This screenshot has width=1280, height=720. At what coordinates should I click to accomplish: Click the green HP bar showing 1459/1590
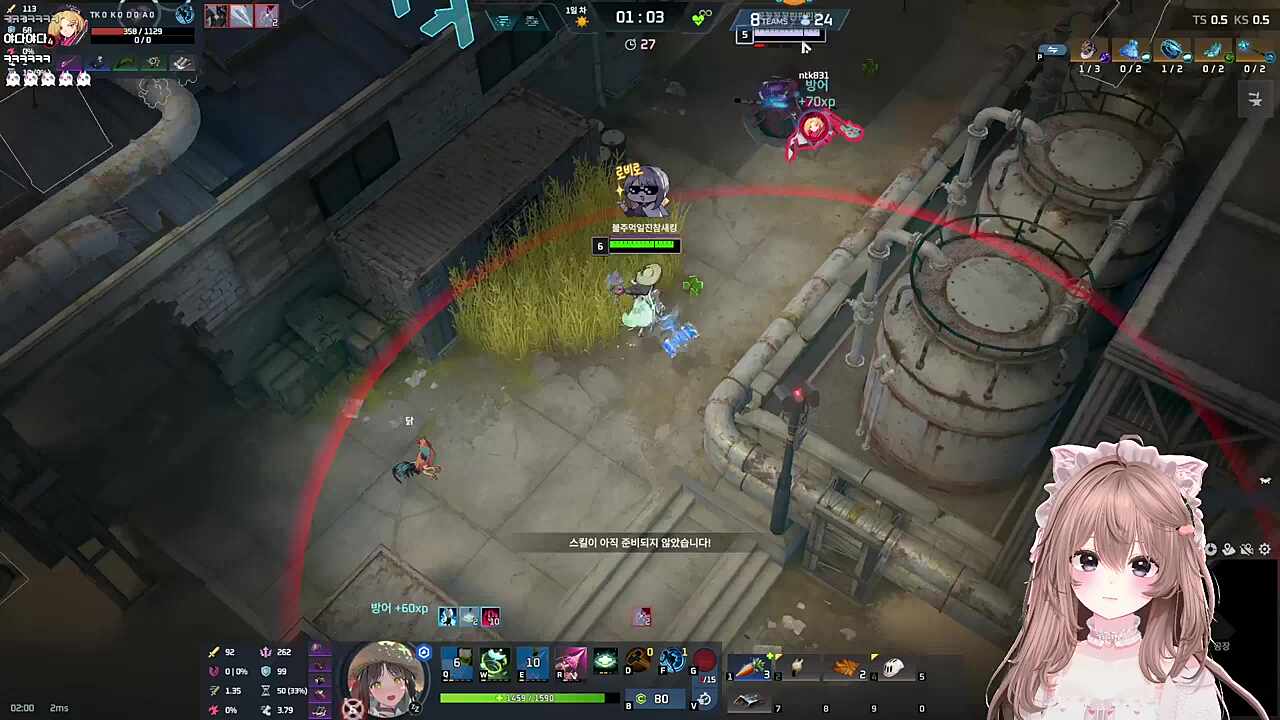pyautogui.click(x=523, y=697)
